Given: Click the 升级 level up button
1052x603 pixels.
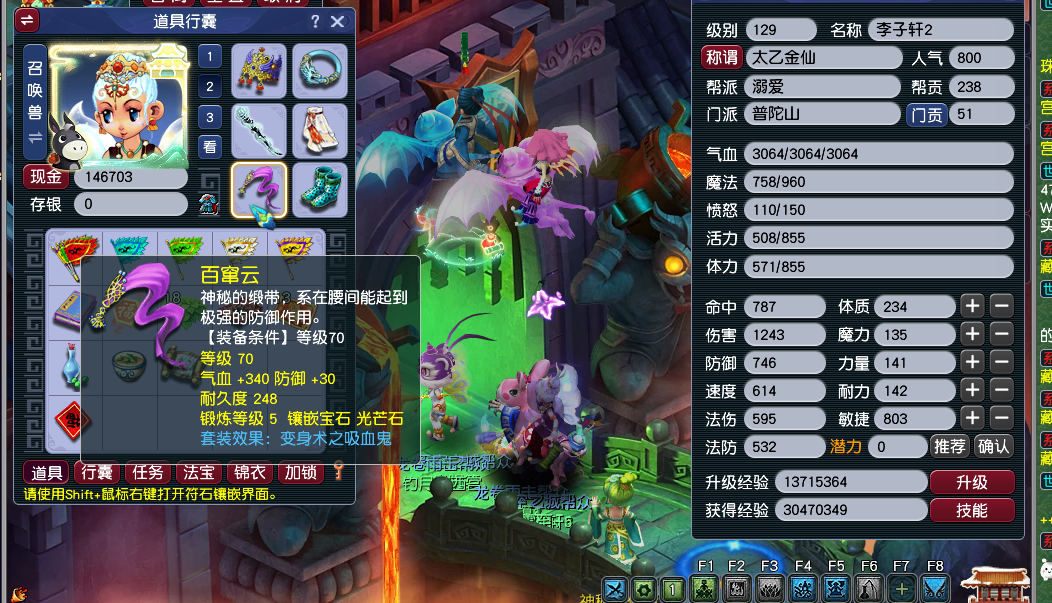Looking at the screenshot, I should 971,482.
